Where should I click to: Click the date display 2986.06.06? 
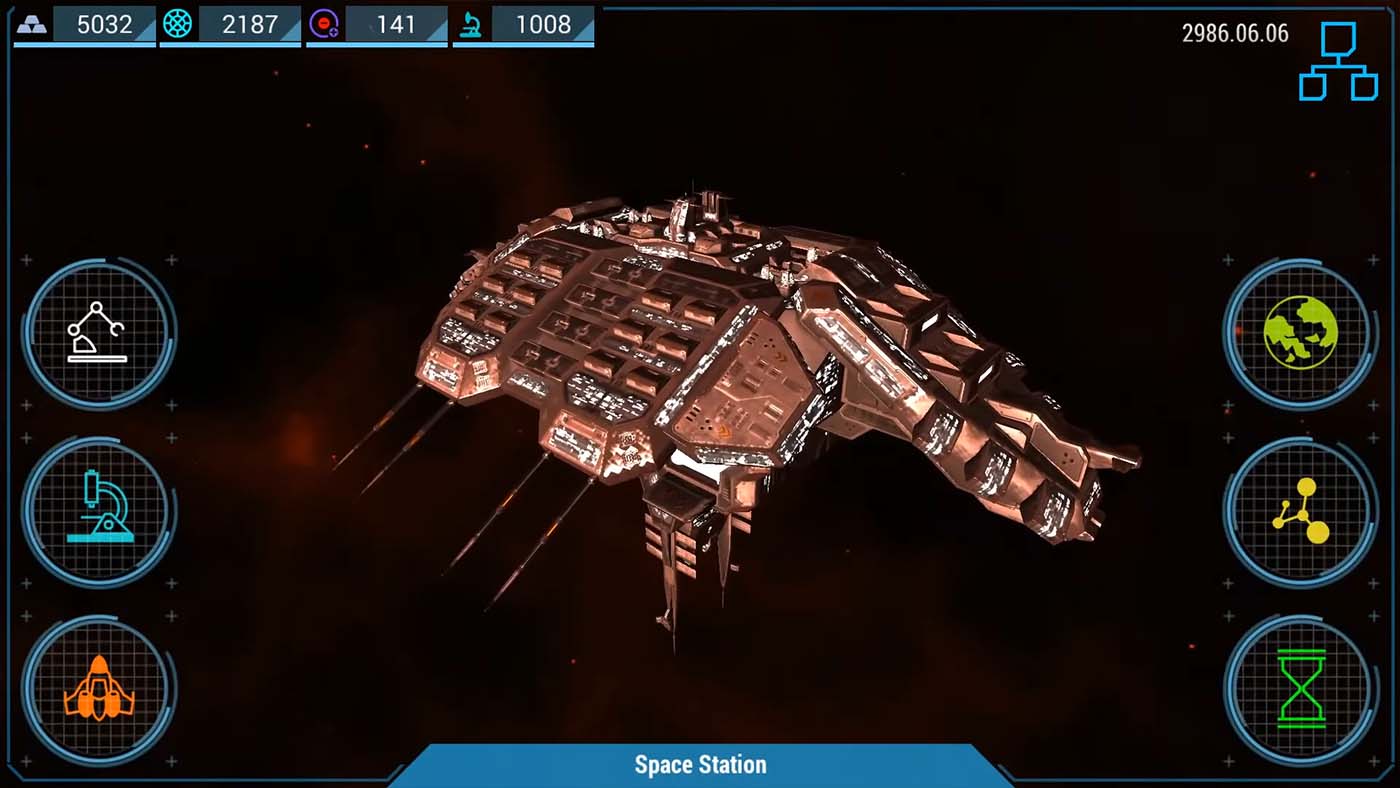tap(1235, 33)
